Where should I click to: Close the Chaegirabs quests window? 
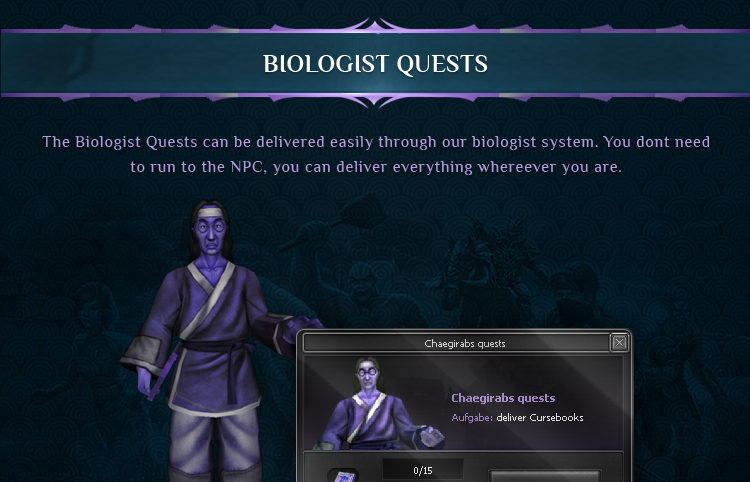(619, 343)
